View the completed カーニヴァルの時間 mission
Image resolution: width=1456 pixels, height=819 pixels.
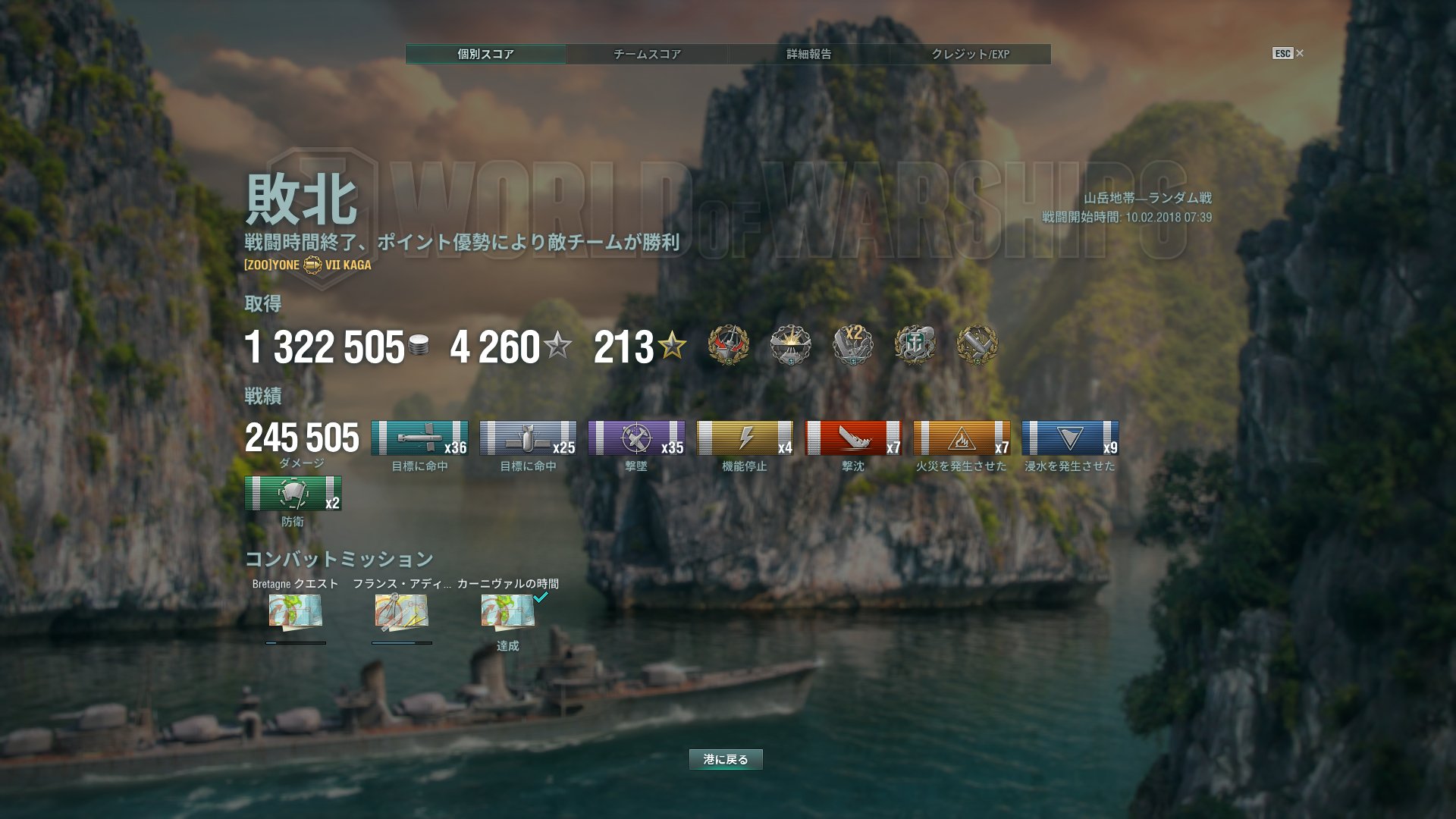(x=508, y=611)
